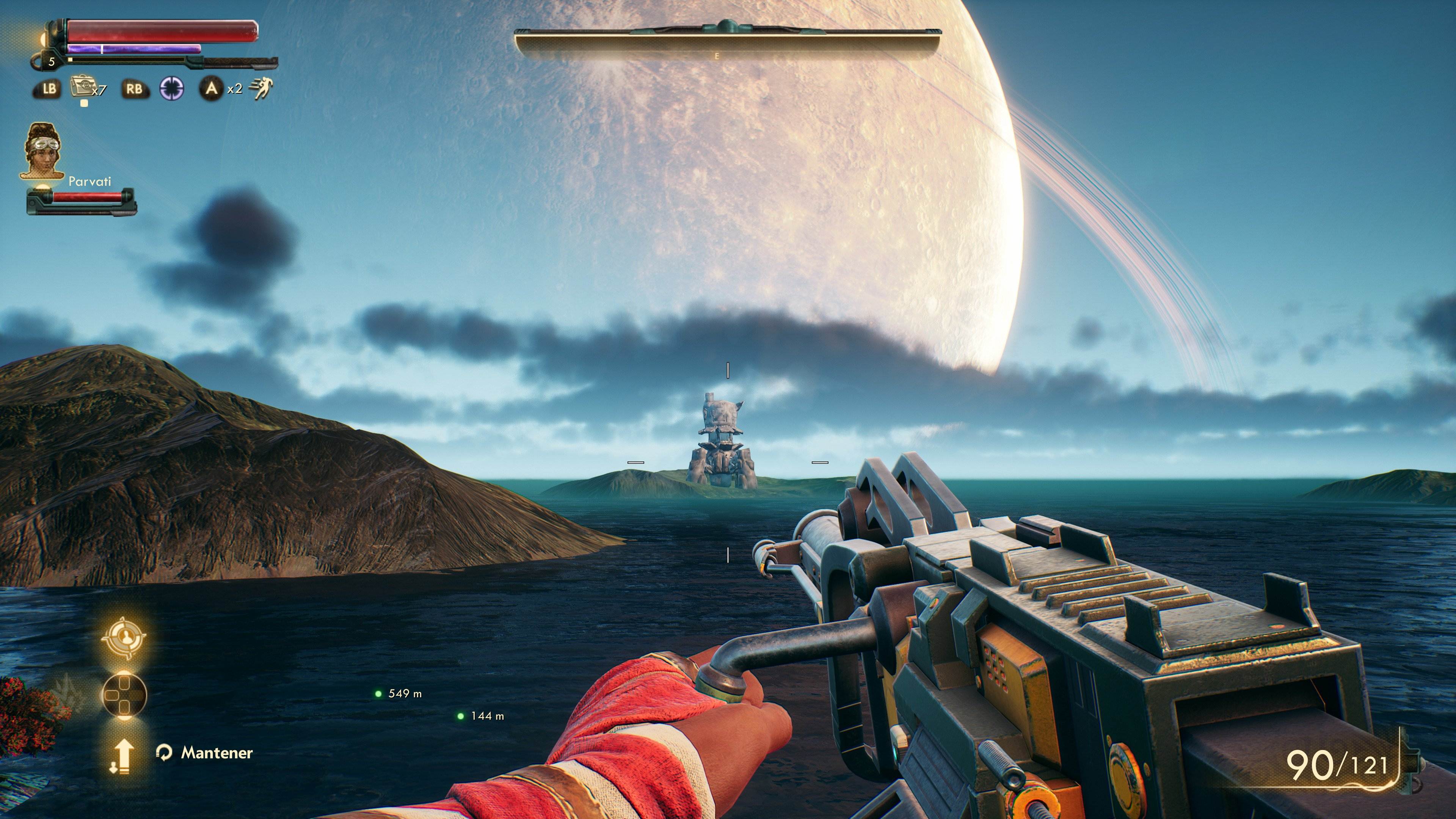
Task: Click the glowing ascend arrow icon
Action: (125, 756)
